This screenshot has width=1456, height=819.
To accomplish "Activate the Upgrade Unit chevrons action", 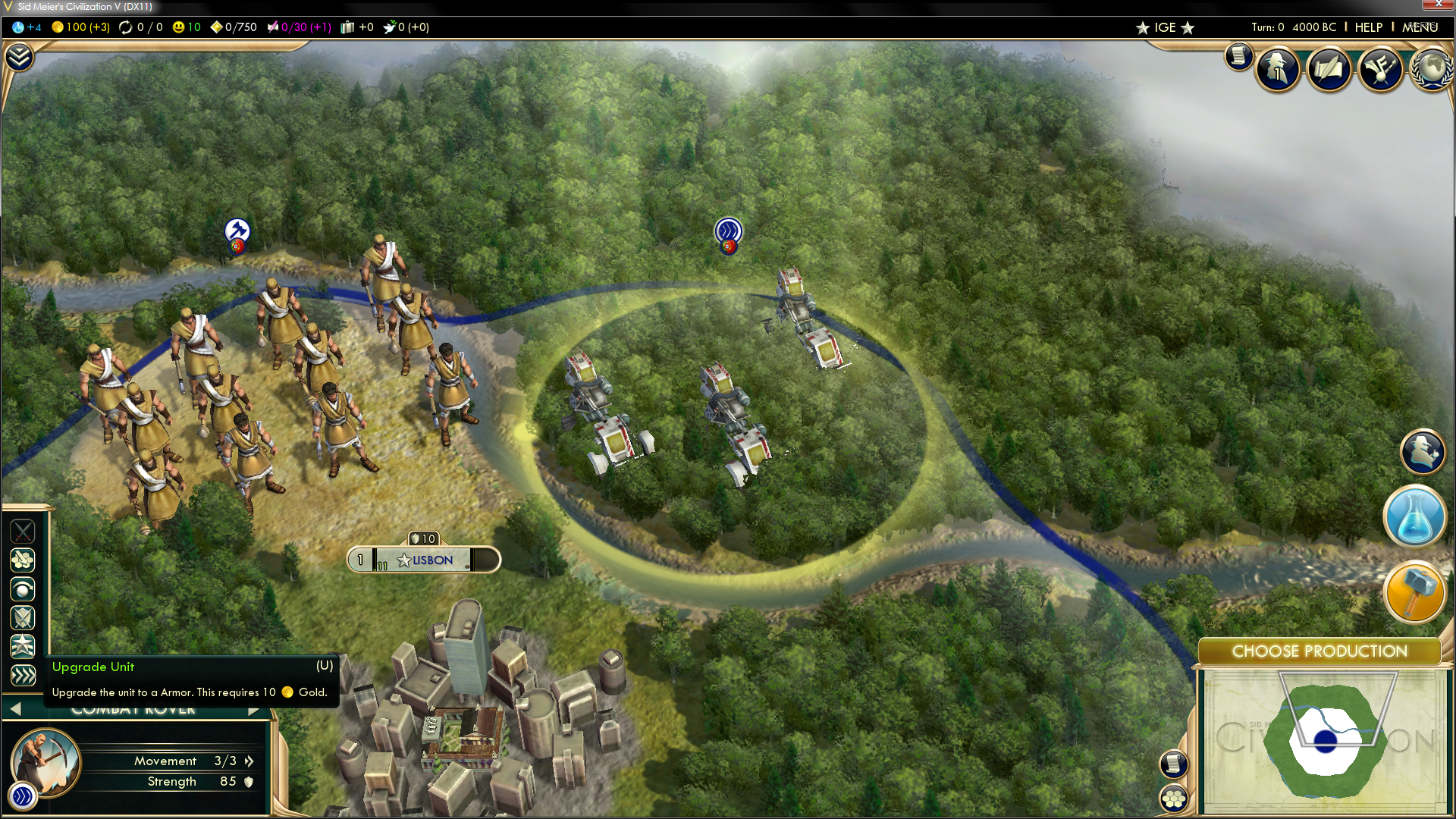I will [23, 675].
